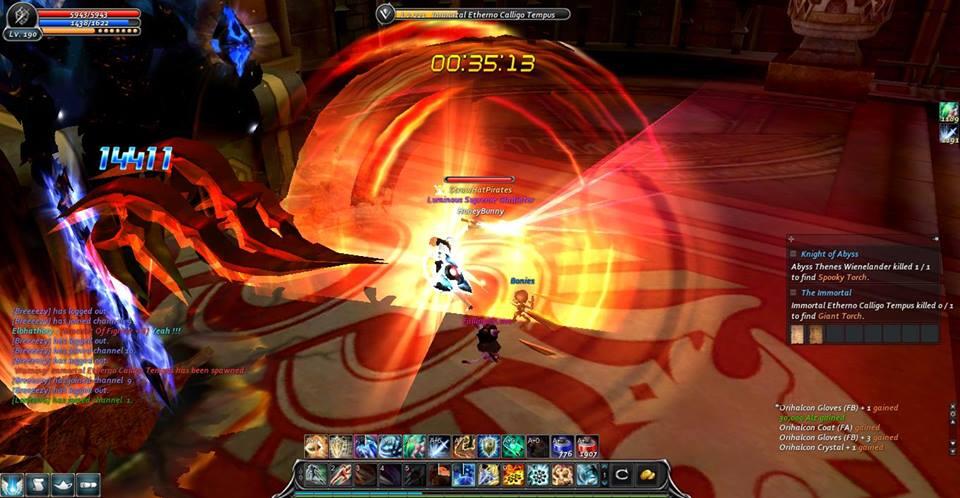Select the first scroll item in quest tracker
The width and height of the screenshot is (960, 498).
797,334
